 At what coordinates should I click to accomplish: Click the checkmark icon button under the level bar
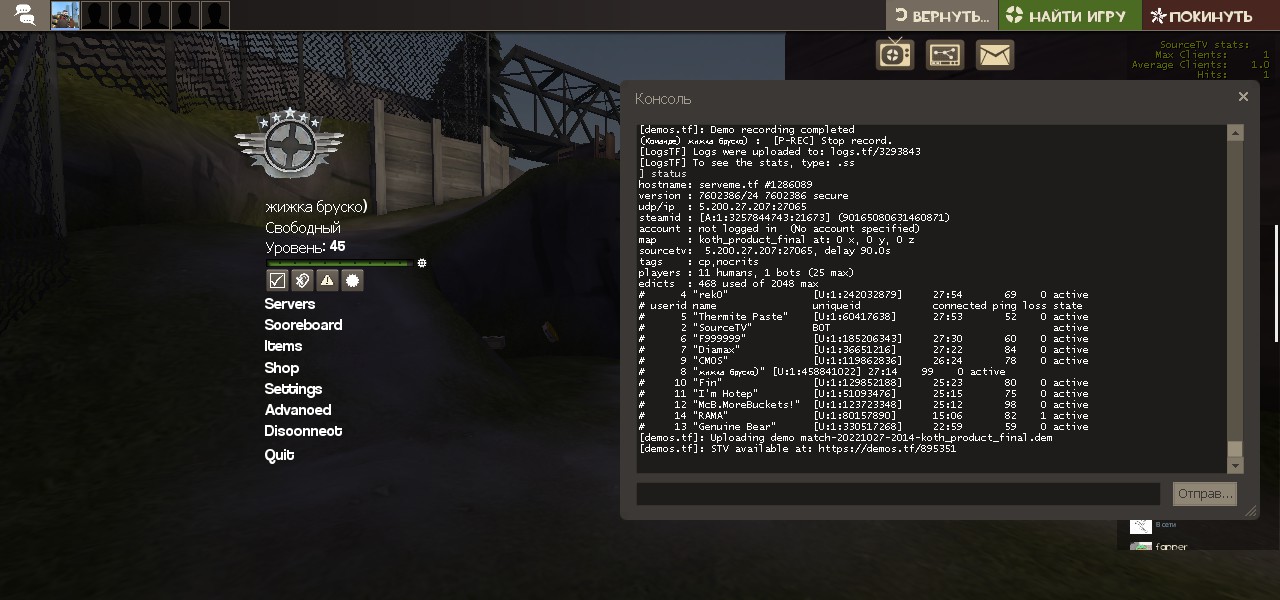tap(277, 281)
